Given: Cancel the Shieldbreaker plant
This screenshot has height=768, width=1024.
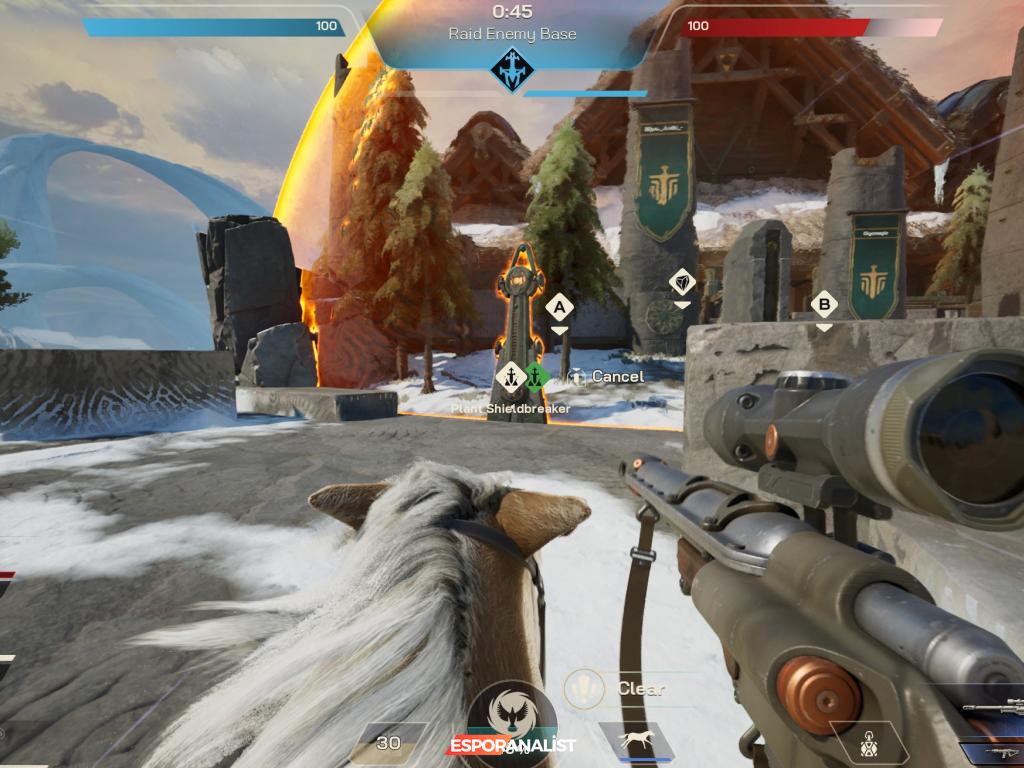Looking at the screenshot, I should click(606, 376).
